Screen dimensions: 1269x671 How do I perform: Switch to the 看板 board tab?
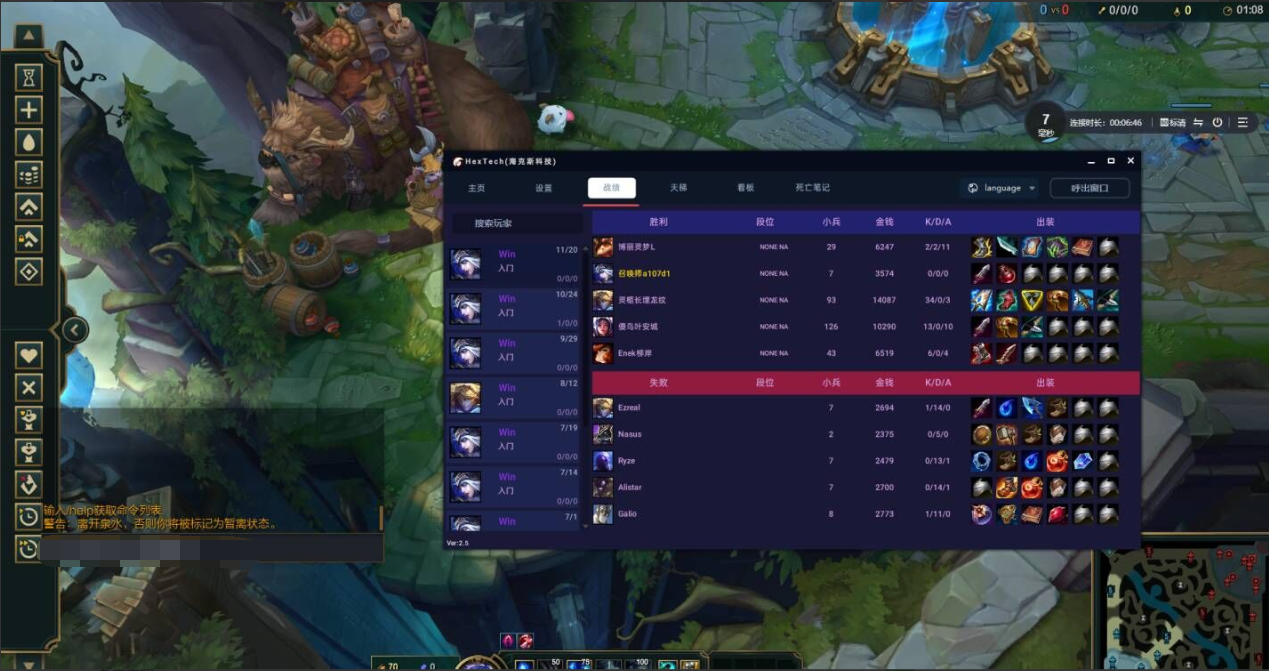pos(745,188)
